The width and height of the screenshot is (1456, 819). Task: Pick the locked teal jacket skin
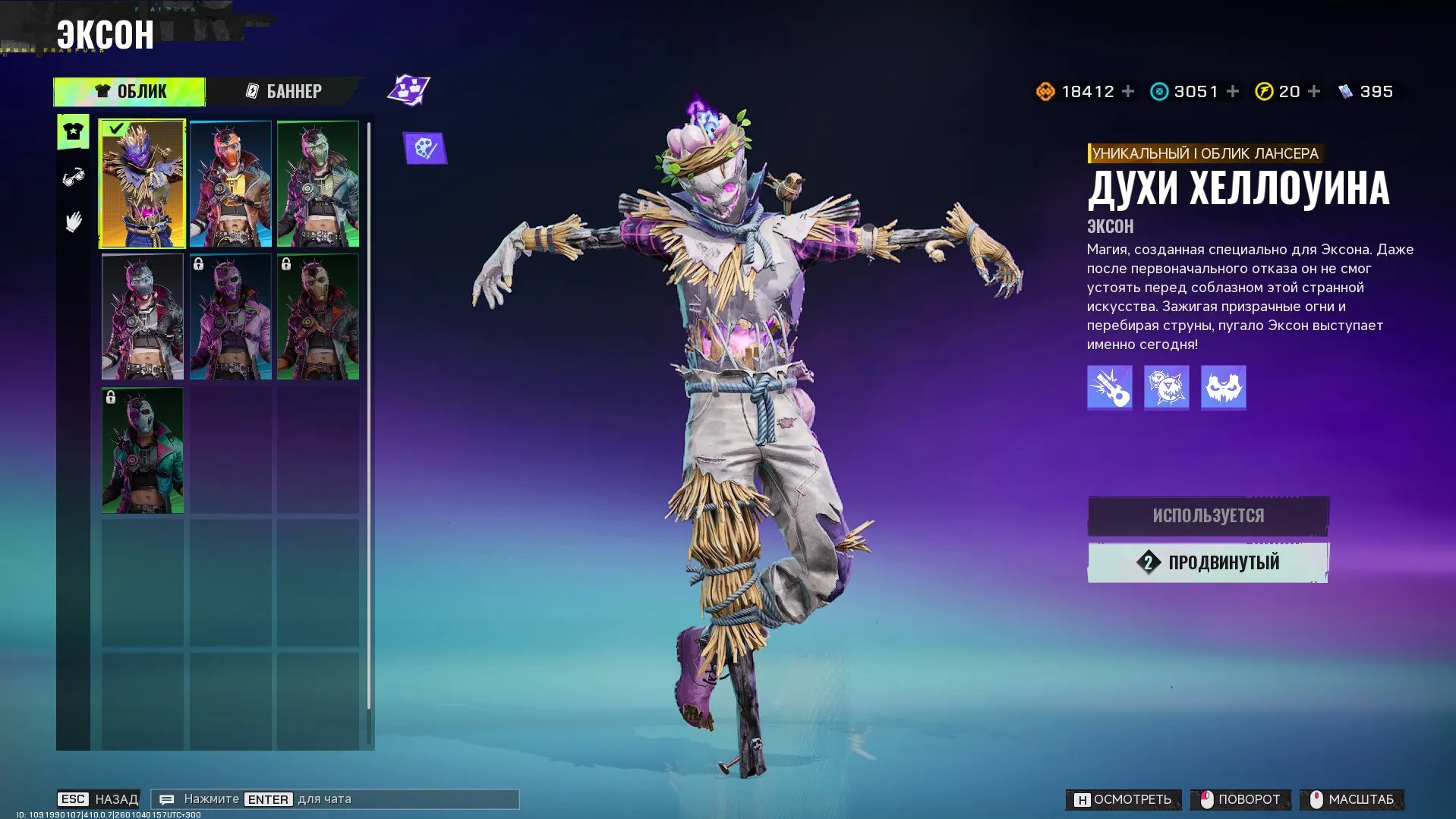[143, 450]
